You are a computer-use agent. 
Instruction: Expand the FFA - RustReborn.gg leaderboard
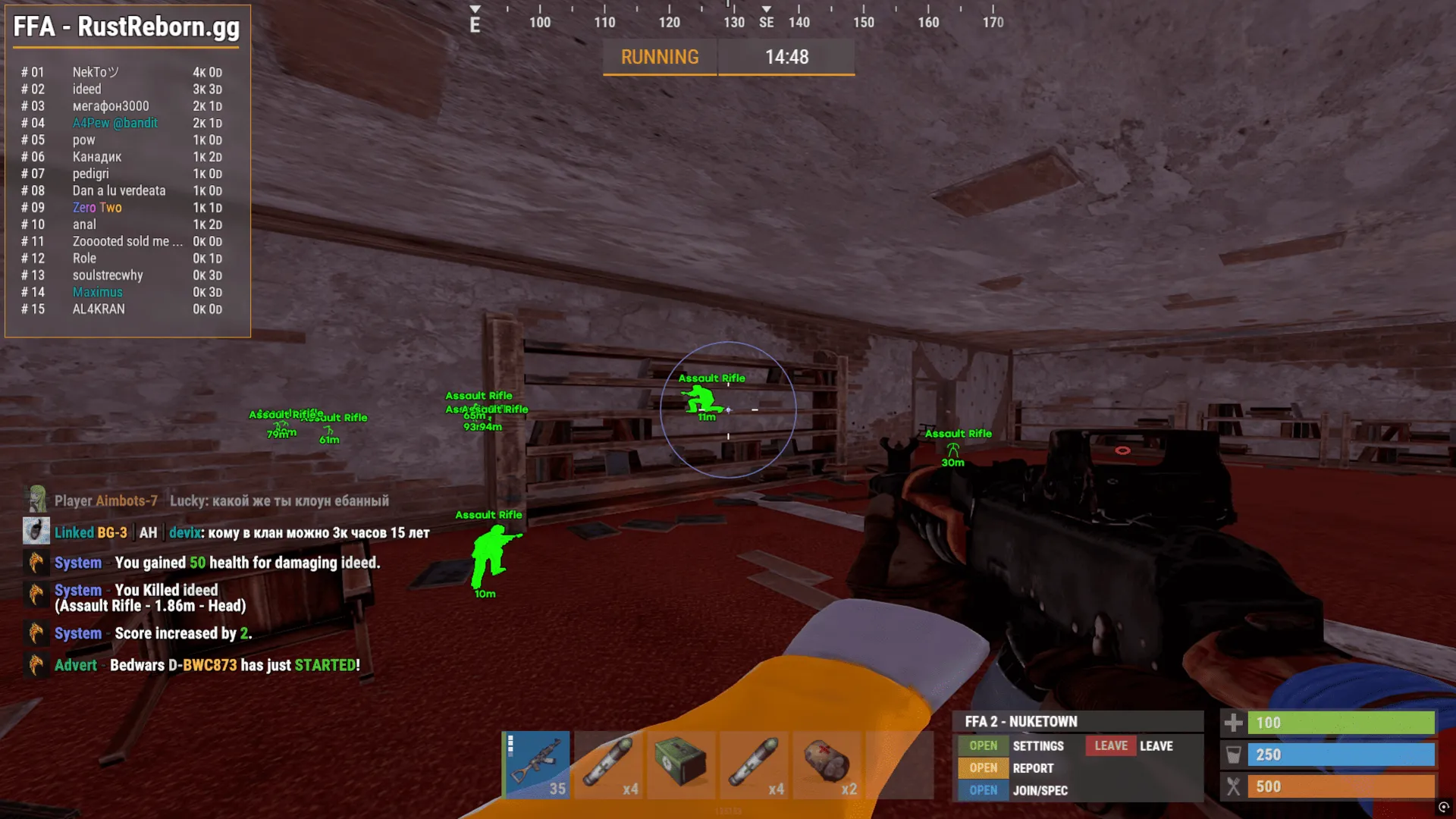(x=125, y=27)
